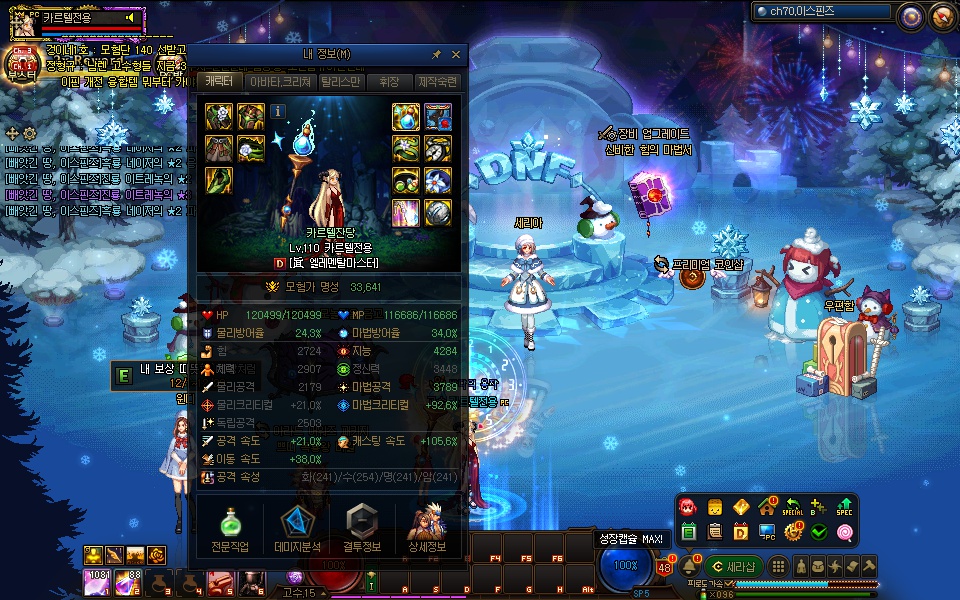
Task: Open 전문직업 with the green potion
Action: click(x=231, y=530)
